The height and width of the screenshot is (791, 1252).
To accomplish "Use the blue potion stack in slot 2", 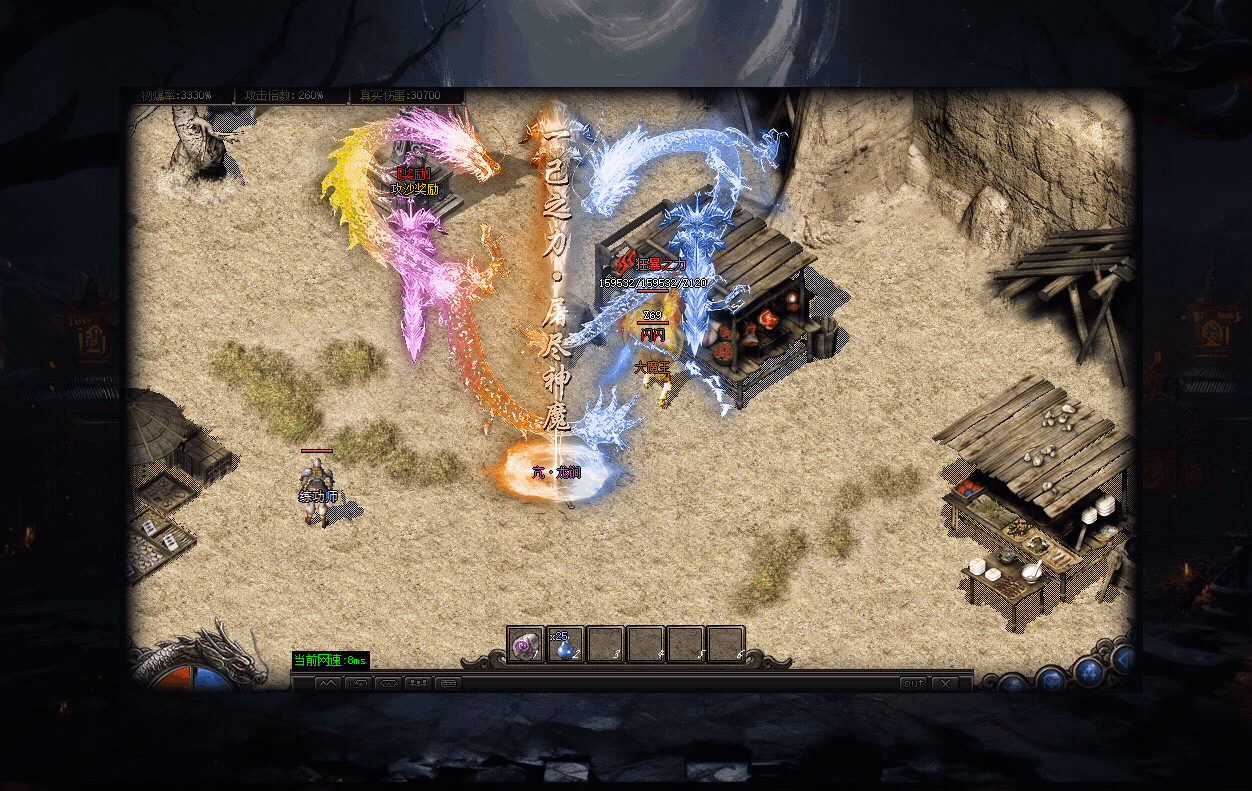I will [566, 645].
